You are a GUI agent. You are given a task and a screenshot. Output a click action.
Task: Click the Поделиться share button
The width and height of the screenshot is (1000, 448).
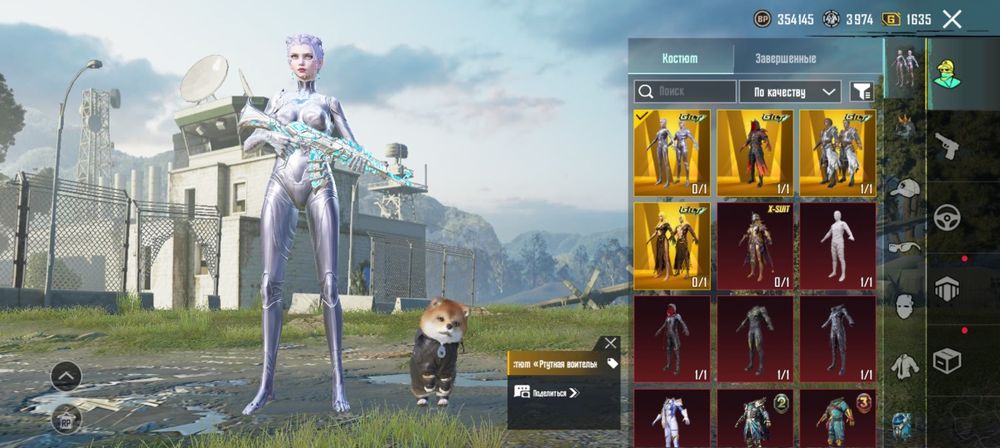[x=547, y=393]
